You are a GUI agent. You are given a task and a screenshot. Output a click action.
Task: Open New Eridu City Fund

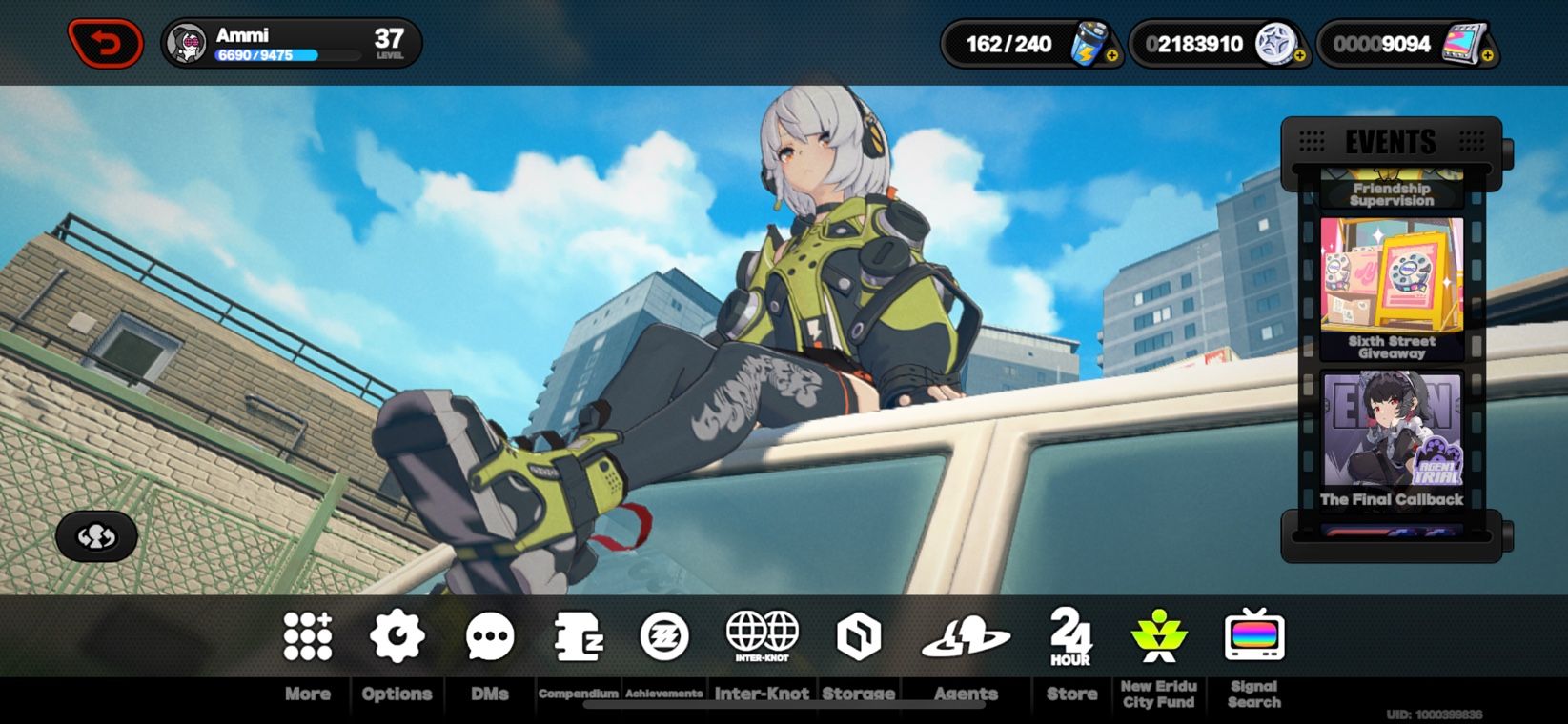click(x=1159, y=638)
